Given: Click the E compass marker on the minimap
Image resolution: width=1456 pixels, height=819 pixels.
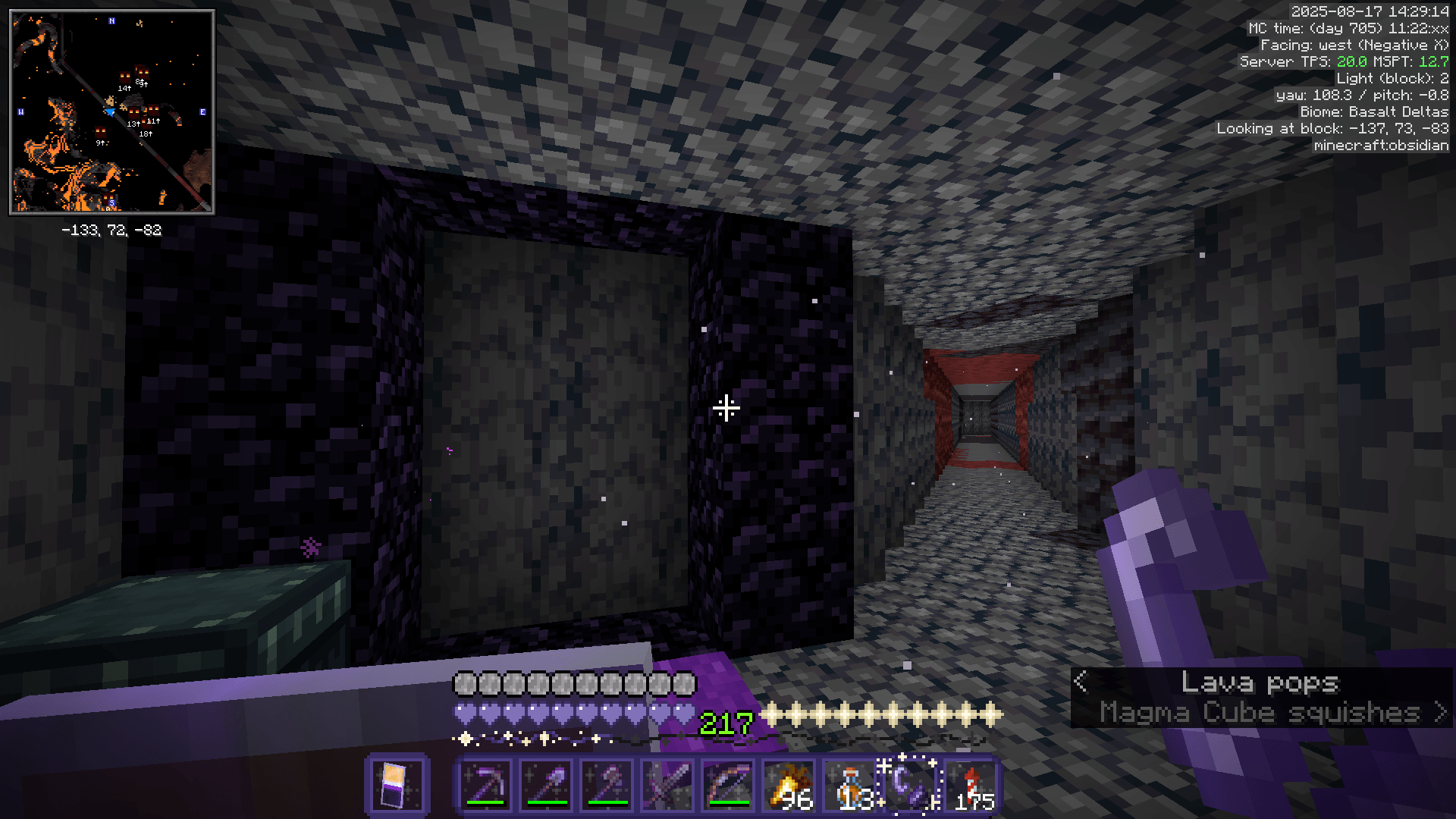Looking at the screenshot, I should click(203, 111).
